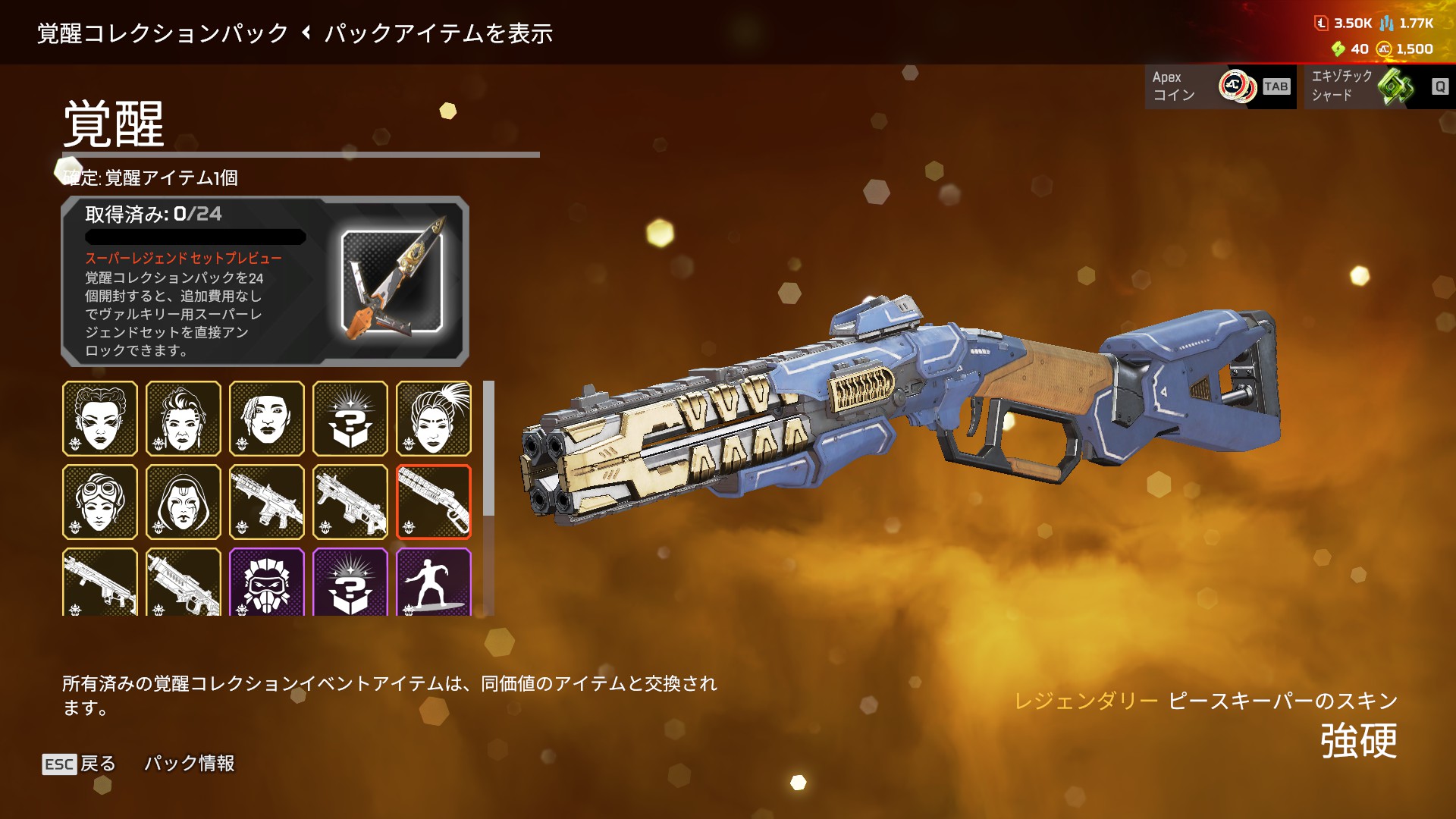Image resolution: width=1456 pixels, height=819 pixels.
Task: Open the Exotic Shards tab
Action: (1379, 86)
